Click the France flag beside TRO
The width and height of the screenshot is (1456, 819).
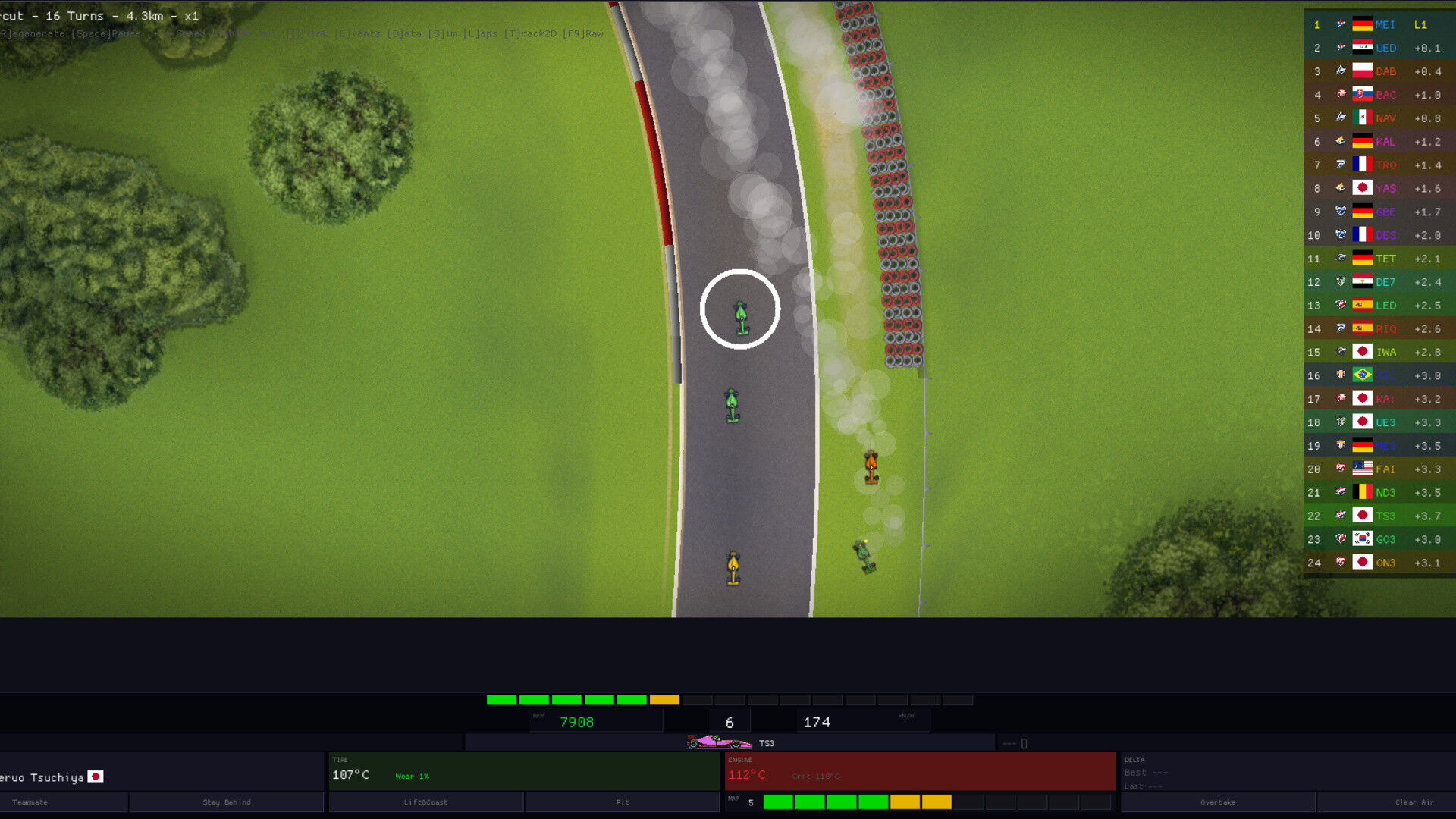[1361, 165]
